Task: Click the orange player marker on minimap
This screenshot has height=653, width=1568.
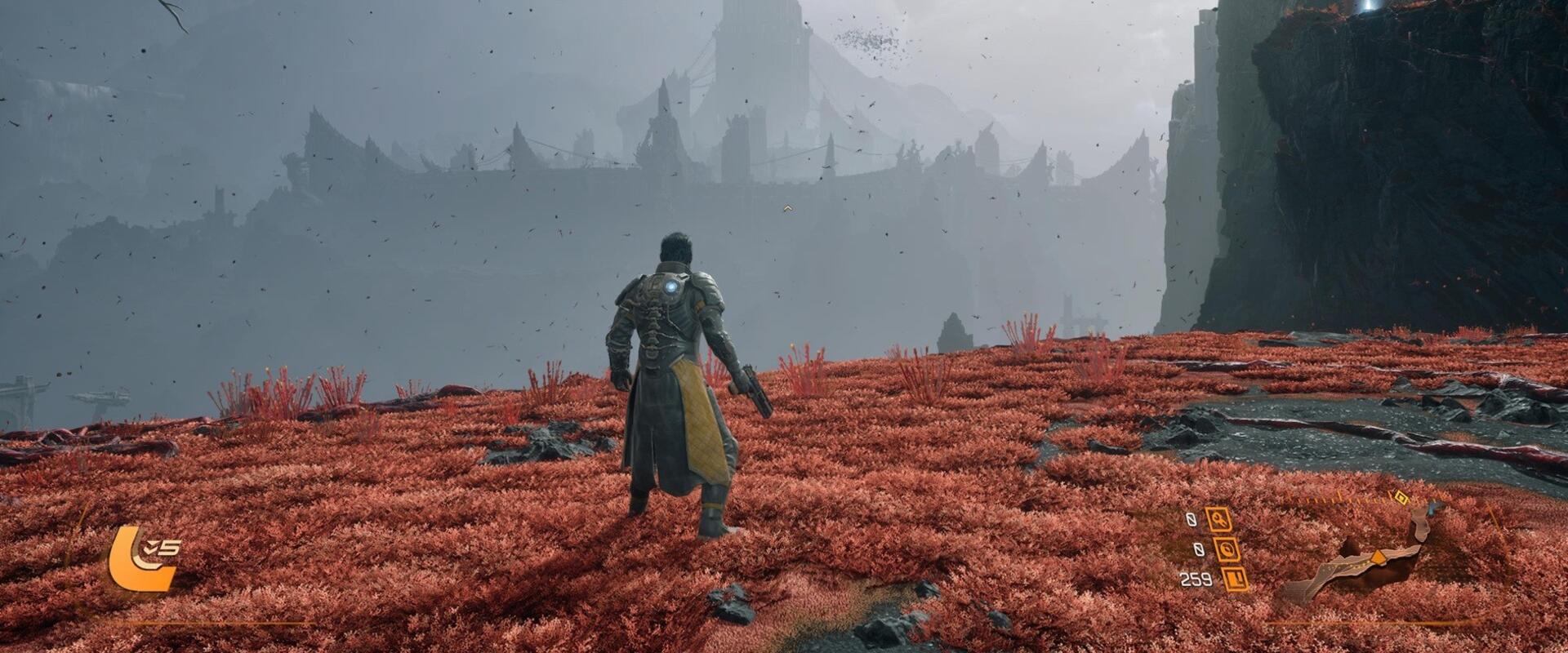Action: click(1379, 557)
